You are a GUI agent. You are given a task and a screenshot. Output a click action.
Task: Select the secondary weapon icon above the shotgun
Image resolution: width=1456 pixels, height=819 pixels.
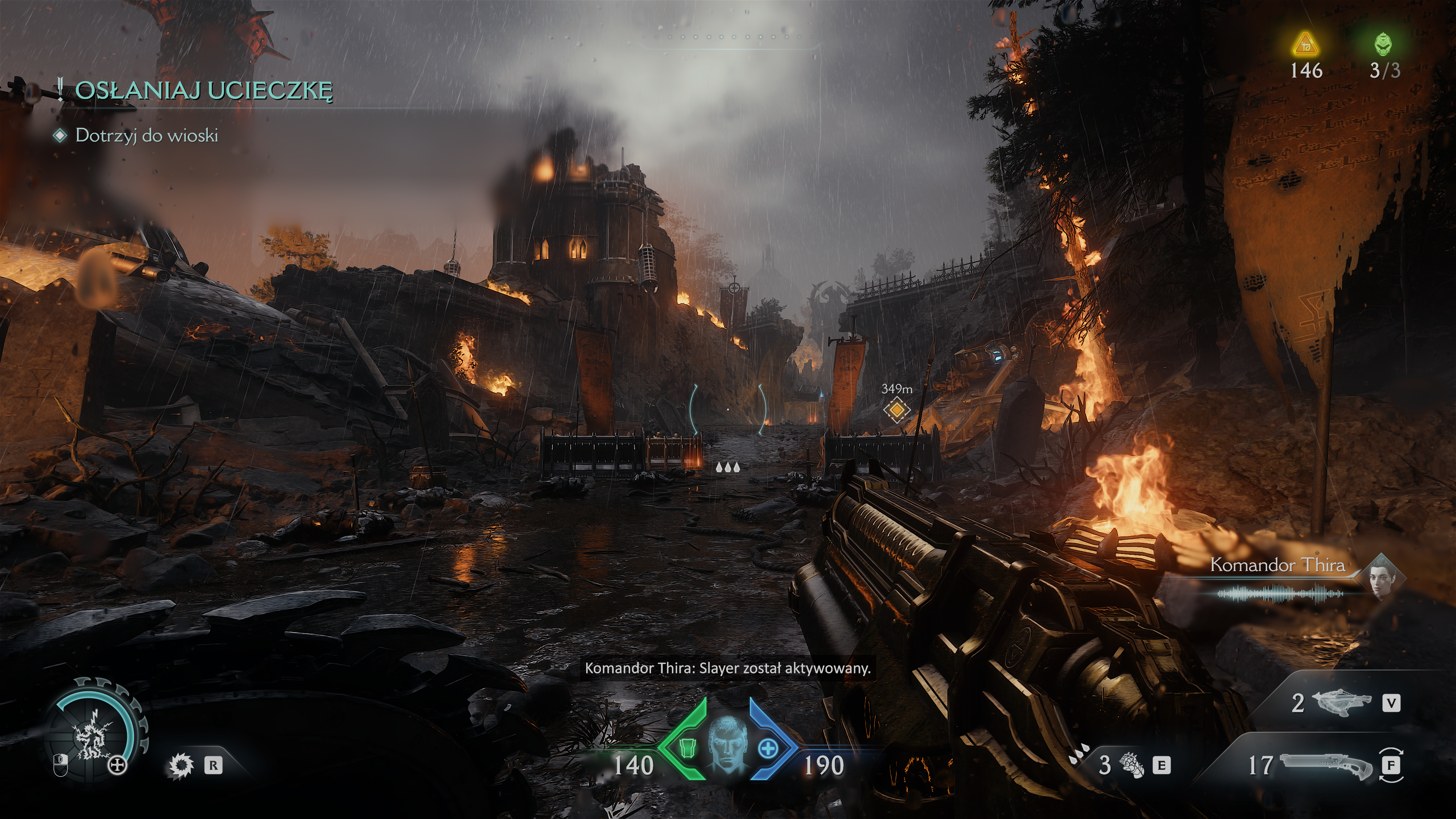tap(1341, 703)
